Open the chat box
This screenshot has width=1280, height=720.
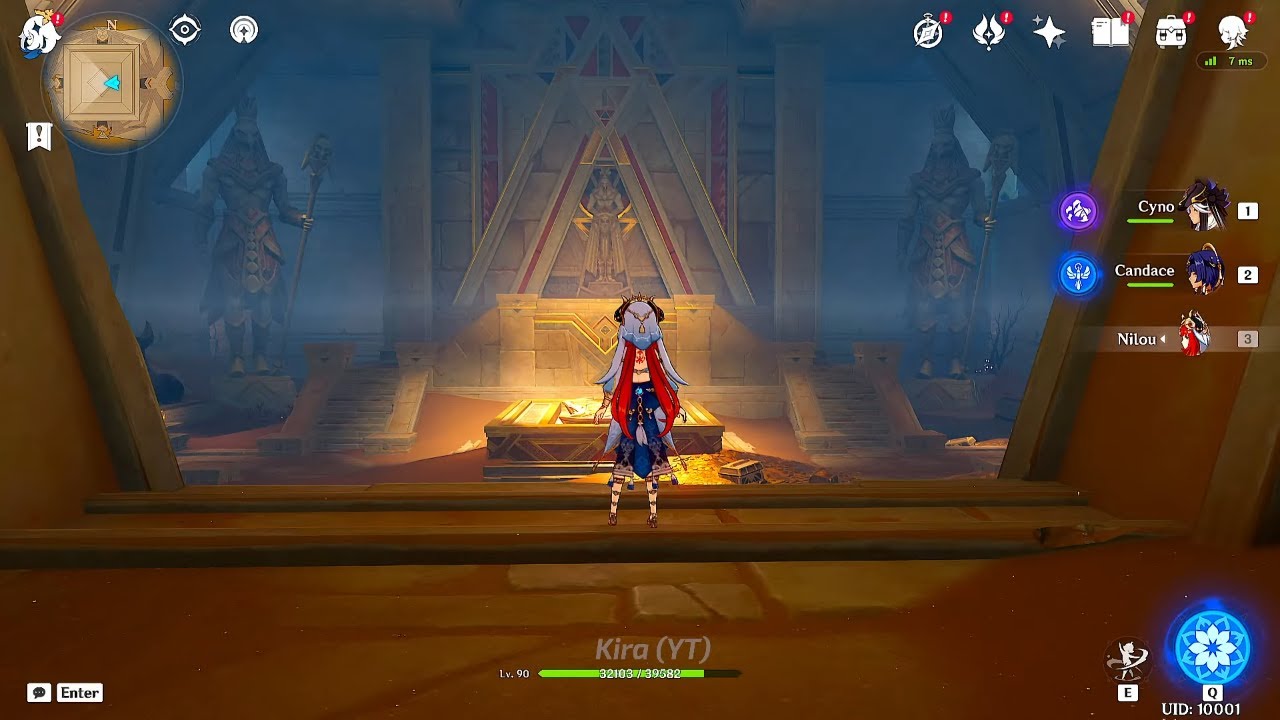[x=66, y=692]
